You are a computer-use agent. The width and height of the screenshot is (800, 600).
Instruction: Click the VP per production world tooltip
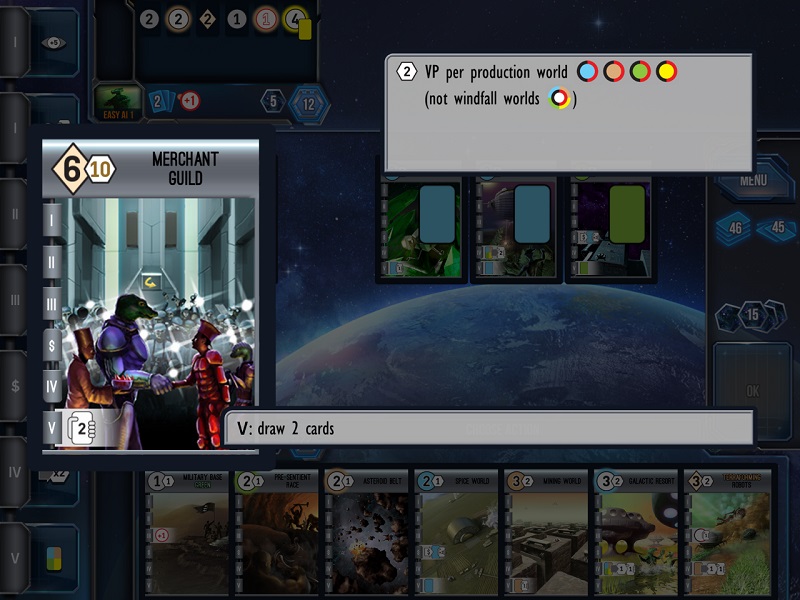point(568,112)
